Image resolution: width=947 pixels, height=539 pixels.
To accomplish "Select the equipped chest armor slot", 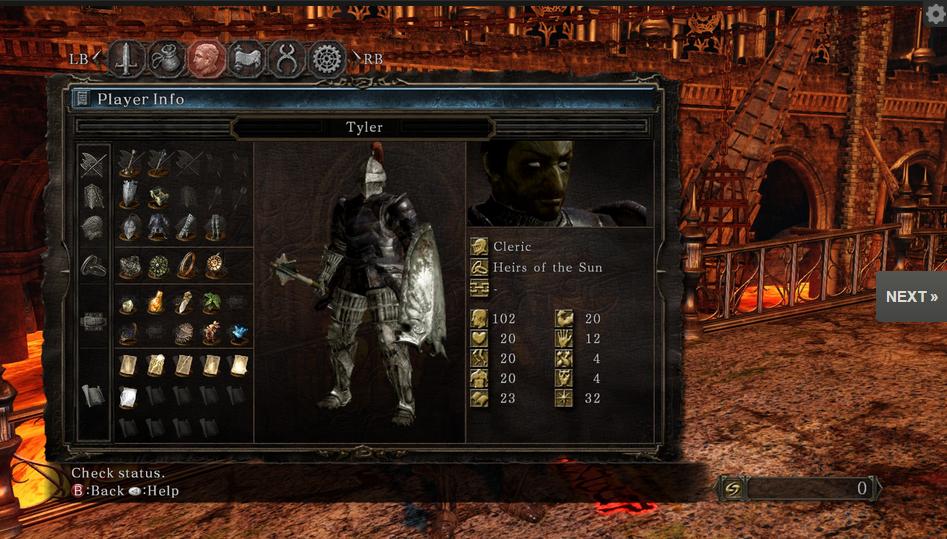I will pos(158,228).
